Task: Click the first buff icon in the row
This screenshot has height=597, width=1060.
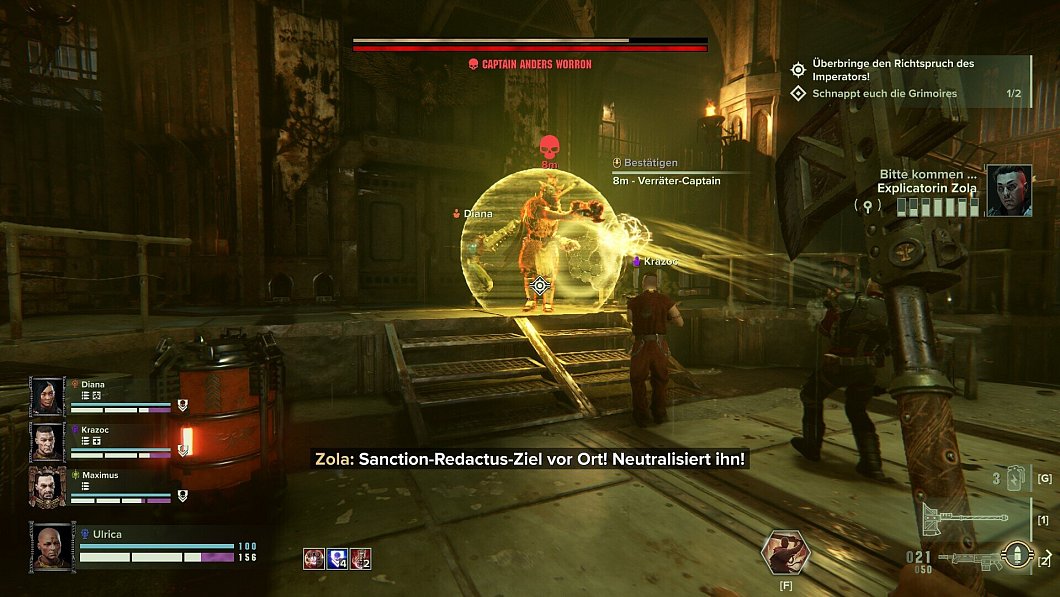Action: [313, 558]
